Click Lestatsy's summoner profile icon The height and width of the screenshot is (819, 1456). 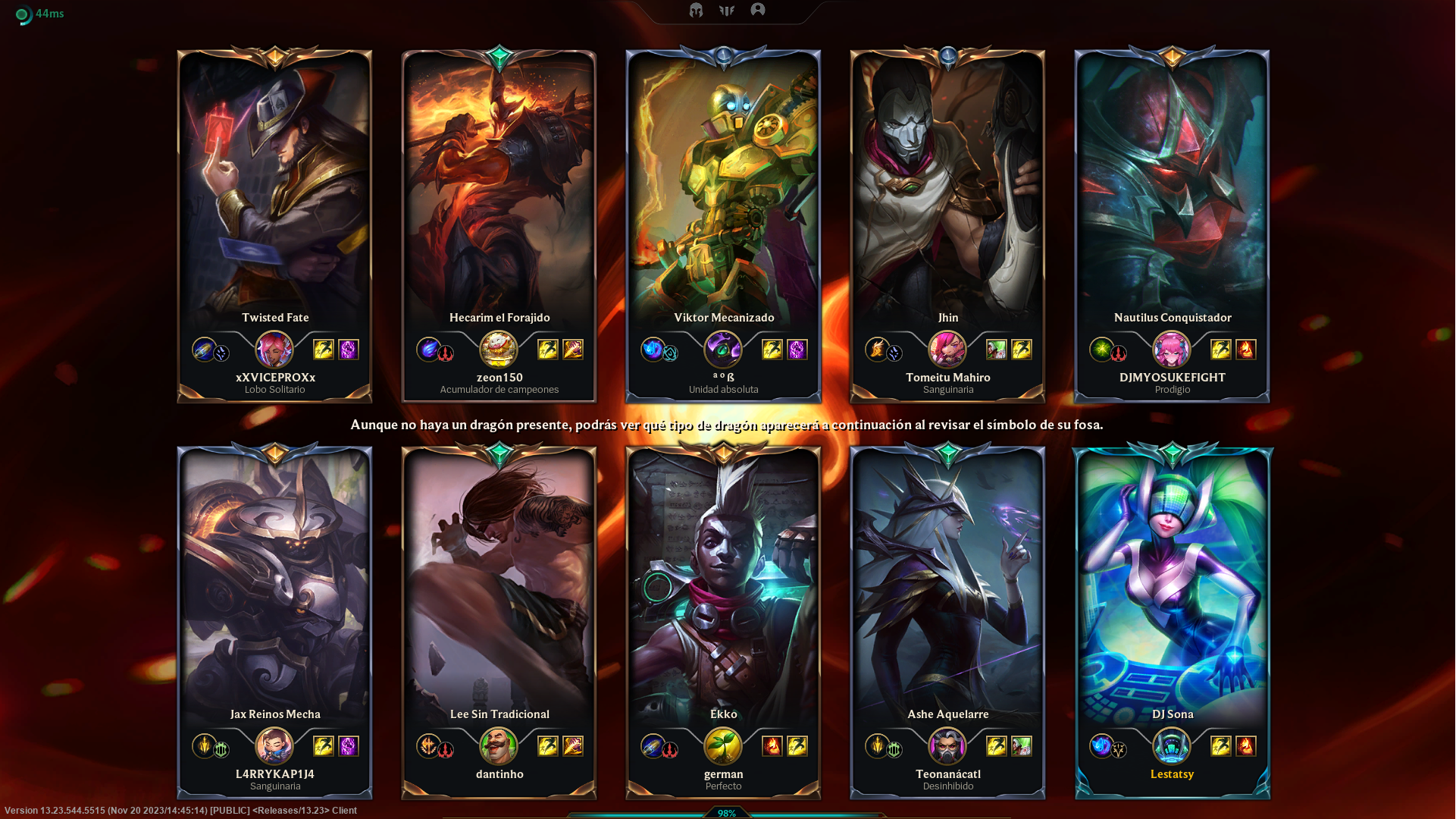pyautogui.click(x=1172, y=746)
